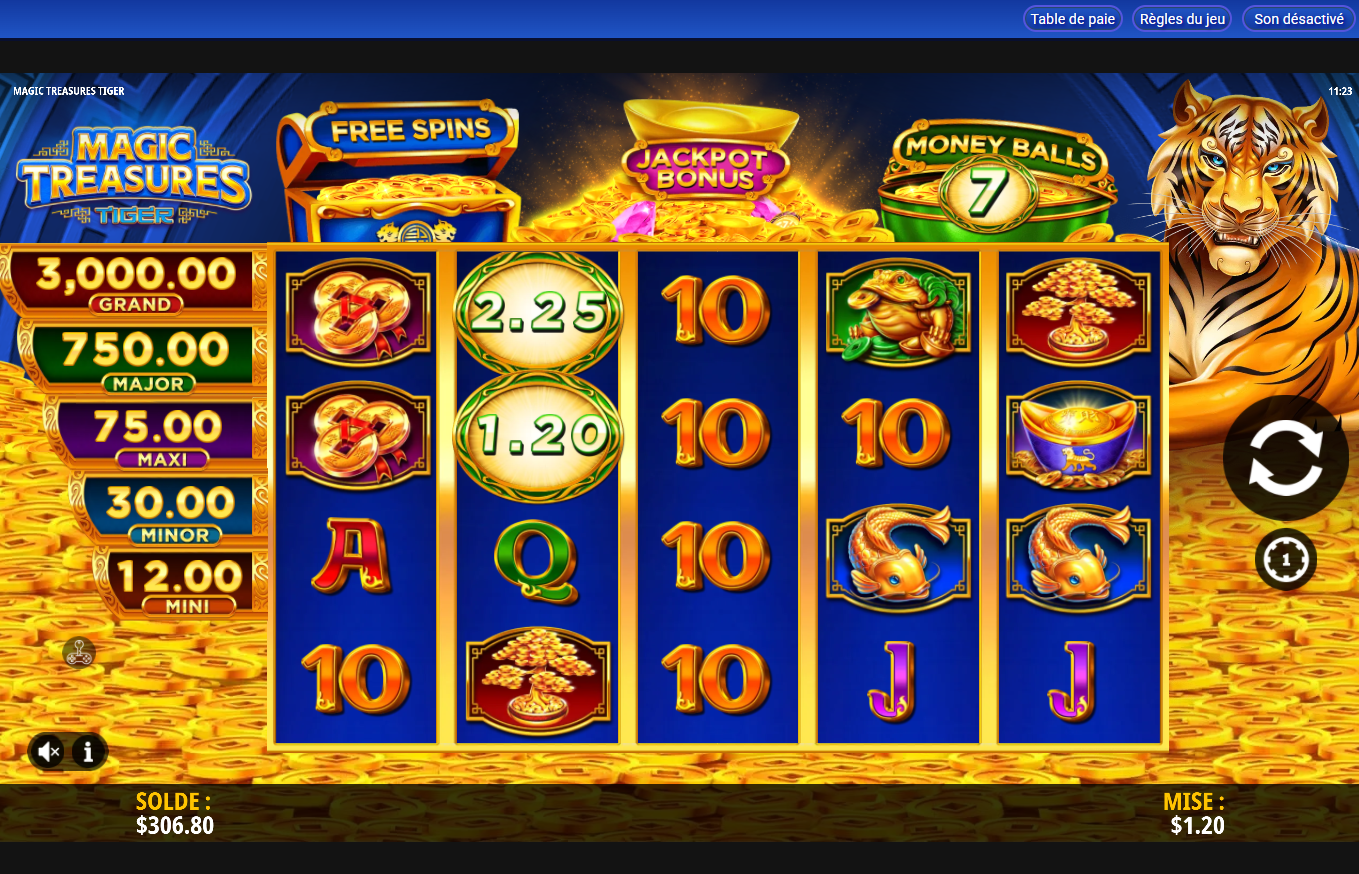Click the 2.25 money ball symbol
Viewport: 1359px width, 874px height.
point(537,308)
